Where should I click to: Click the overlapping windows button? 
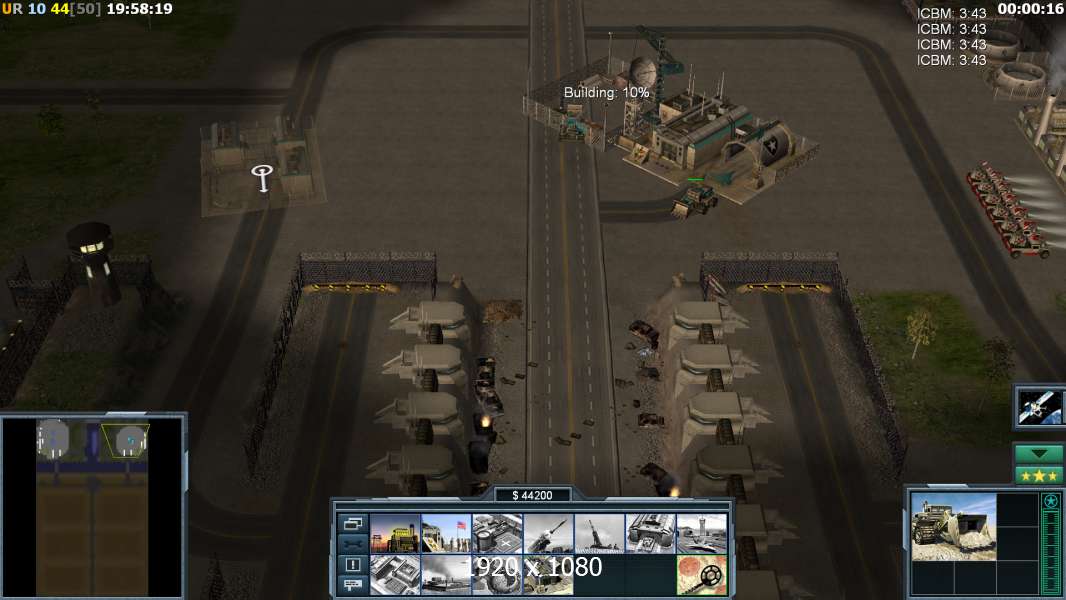point(352,523)
